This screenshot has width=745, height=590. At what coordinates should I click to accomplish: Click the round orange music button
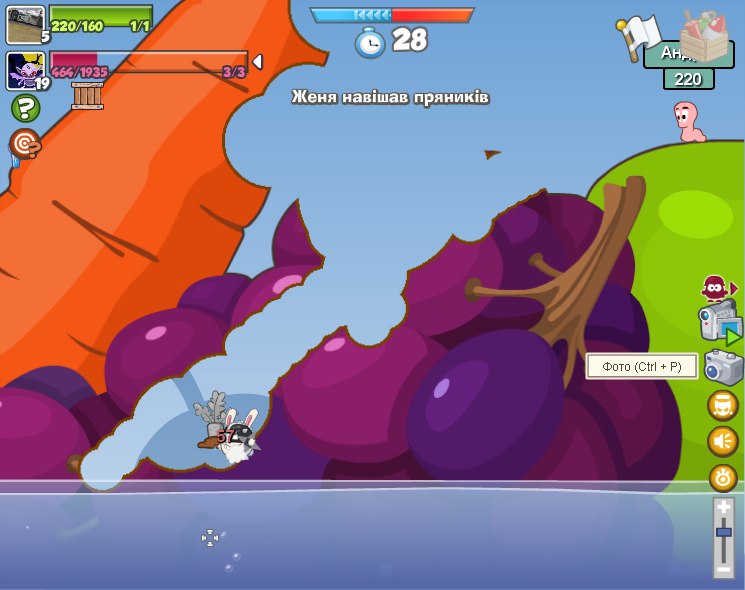723,477
